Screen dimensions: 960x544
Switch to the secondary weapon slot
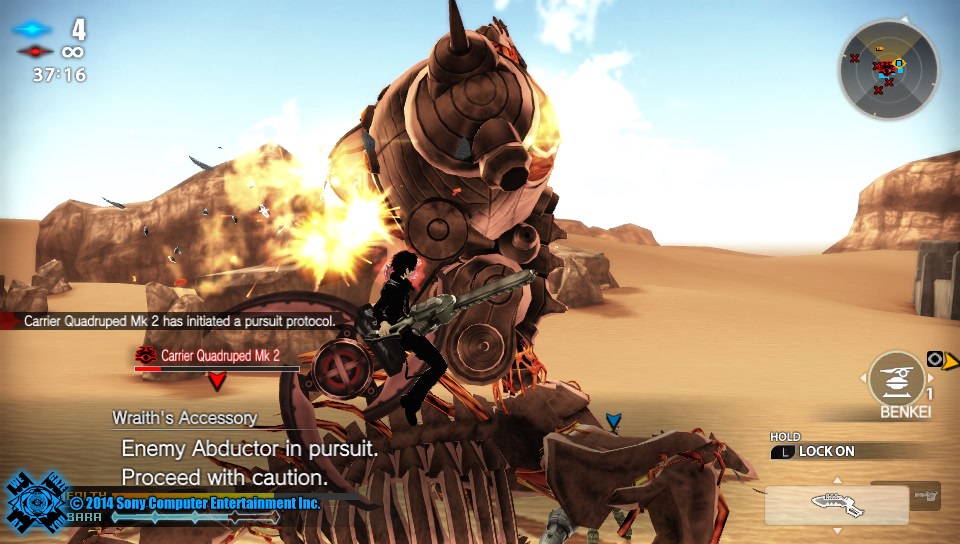pos(925,494)
